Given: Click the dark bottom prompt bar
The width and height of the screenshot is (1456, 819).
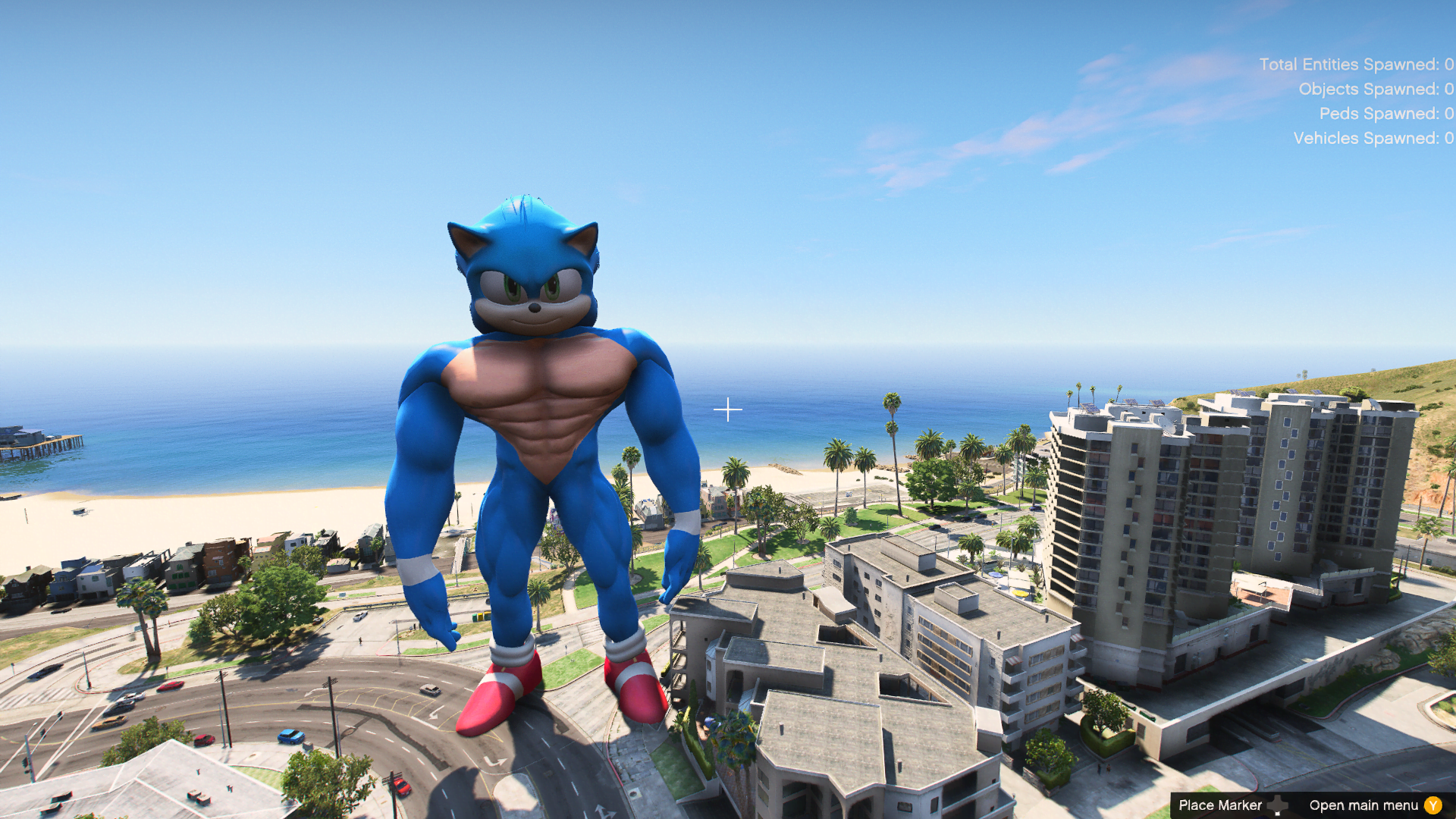Looking at the screenshot, I should tap(1312, 805).
